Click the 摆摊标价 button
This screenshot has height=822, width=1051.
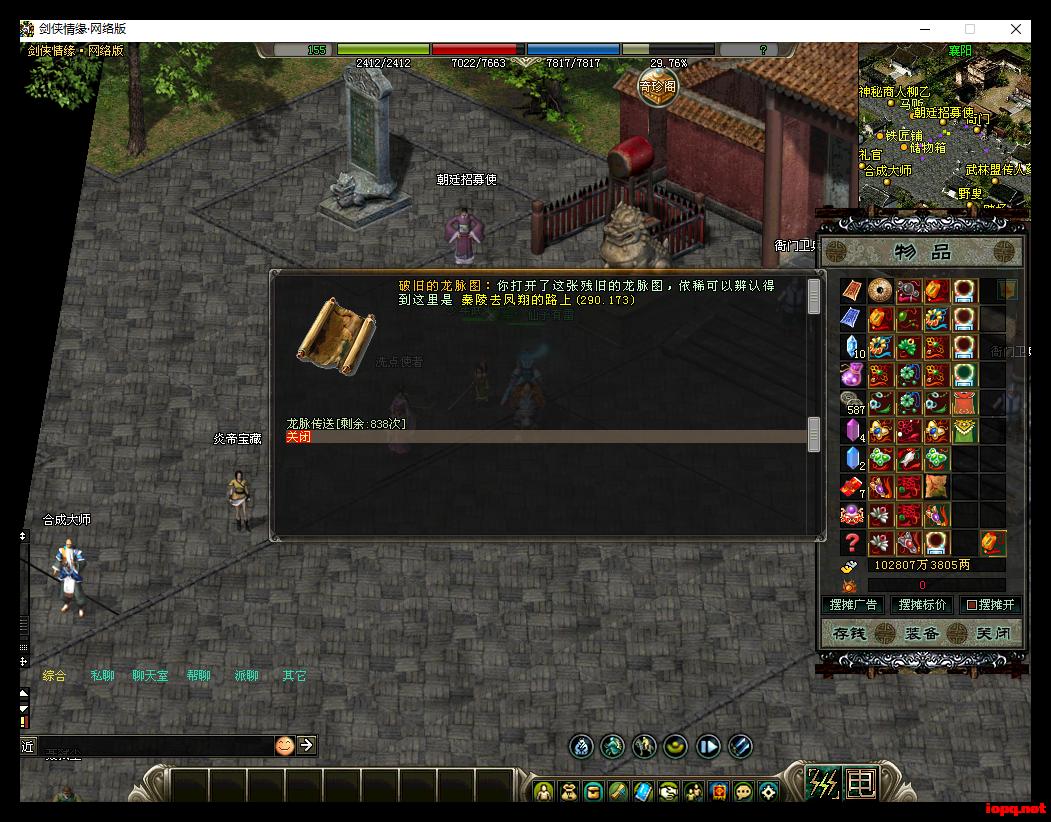tap(922, 605)
